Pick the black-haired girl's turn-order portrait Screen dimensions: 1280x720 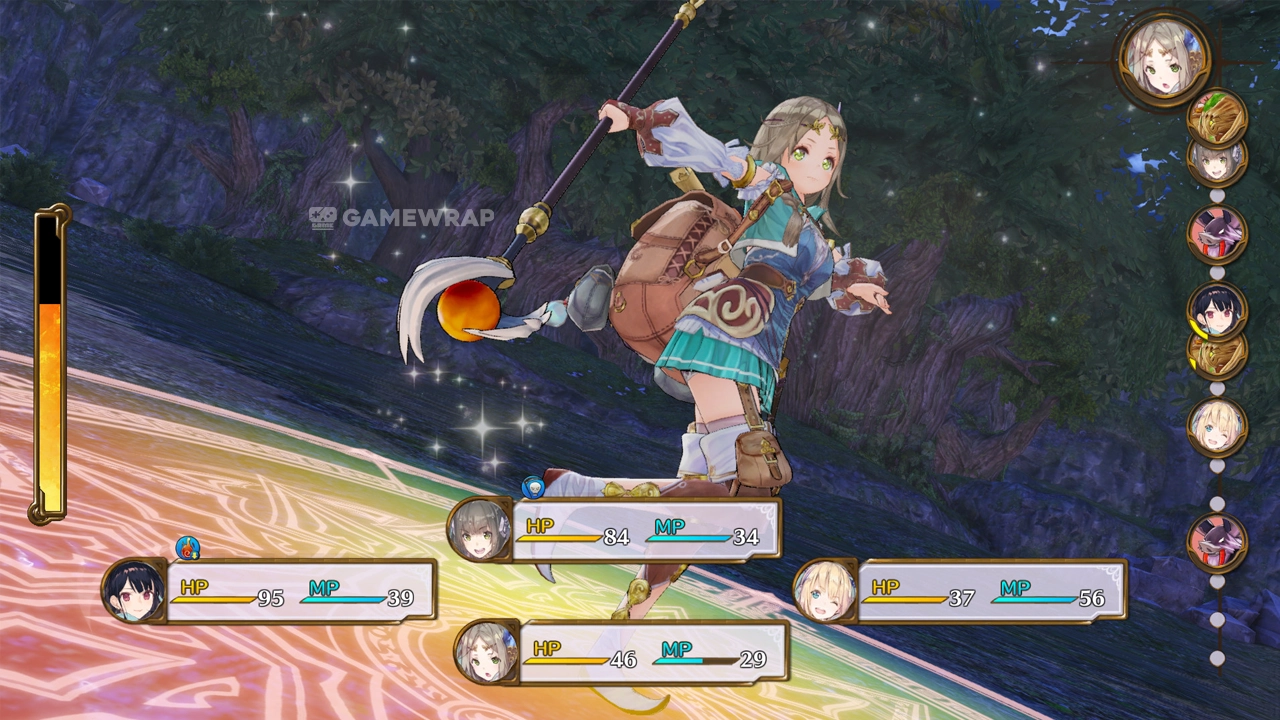click(1217, 309)
